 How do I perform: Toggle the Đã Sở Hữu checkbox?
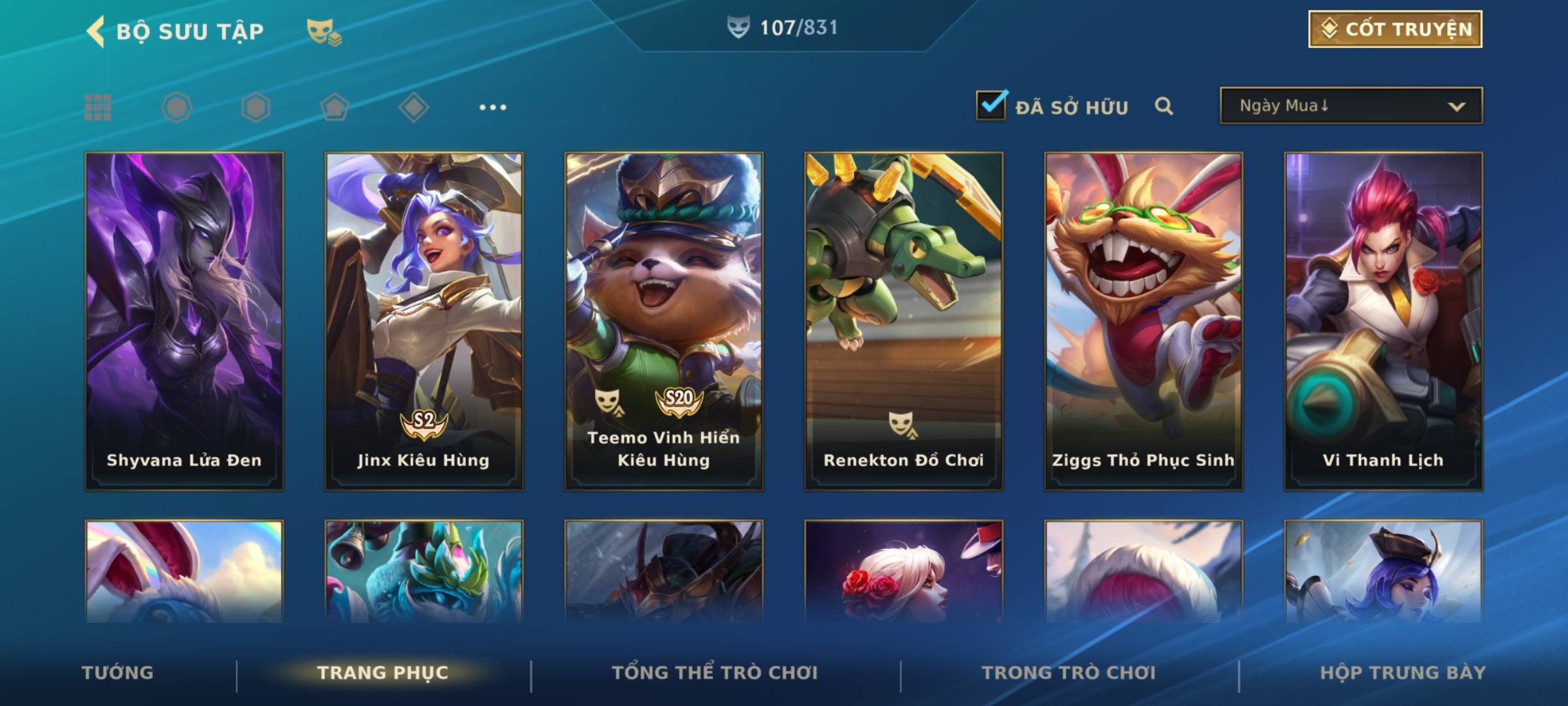pyautogui.click(x=991, y=105)
